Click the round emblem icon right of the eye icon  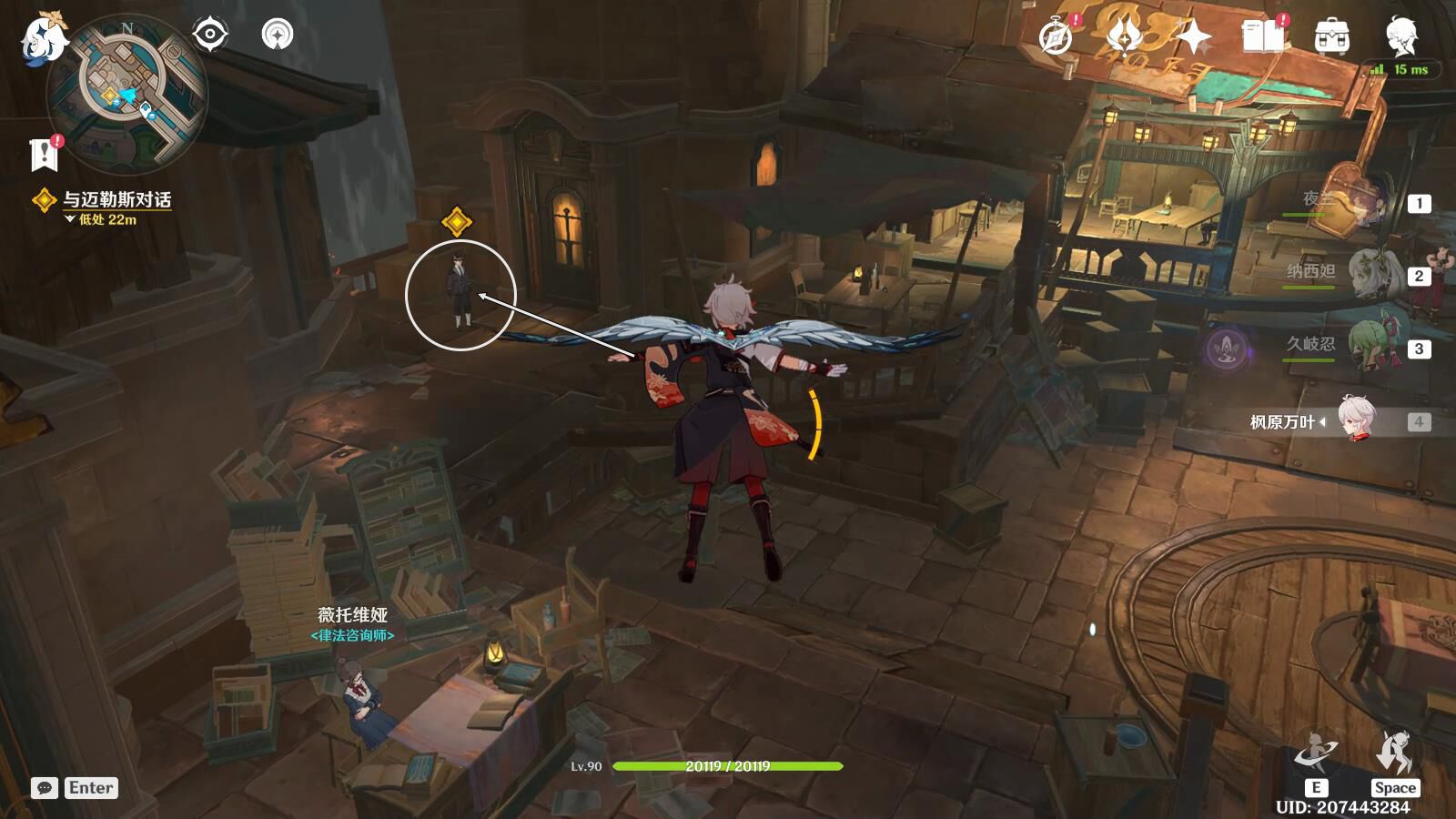[x=278, y=35]
